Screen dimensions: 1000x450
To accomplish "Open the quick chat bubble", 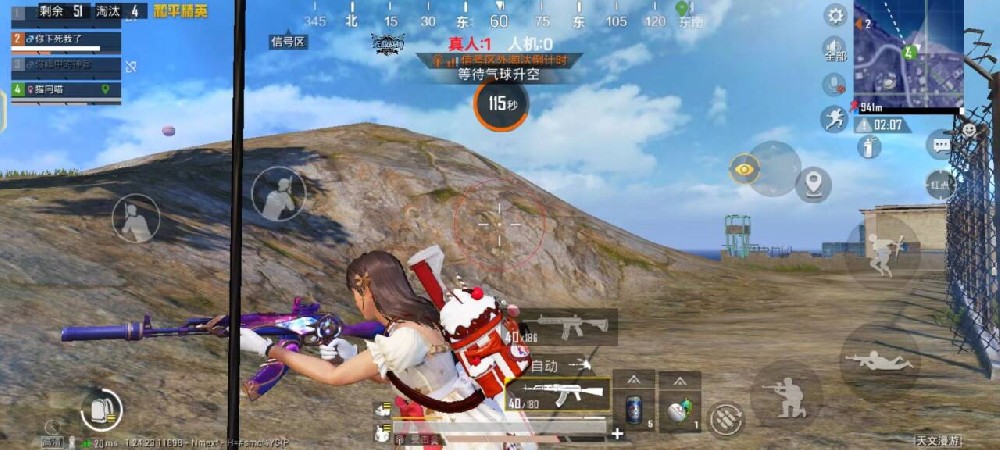I will click(941, 145).
